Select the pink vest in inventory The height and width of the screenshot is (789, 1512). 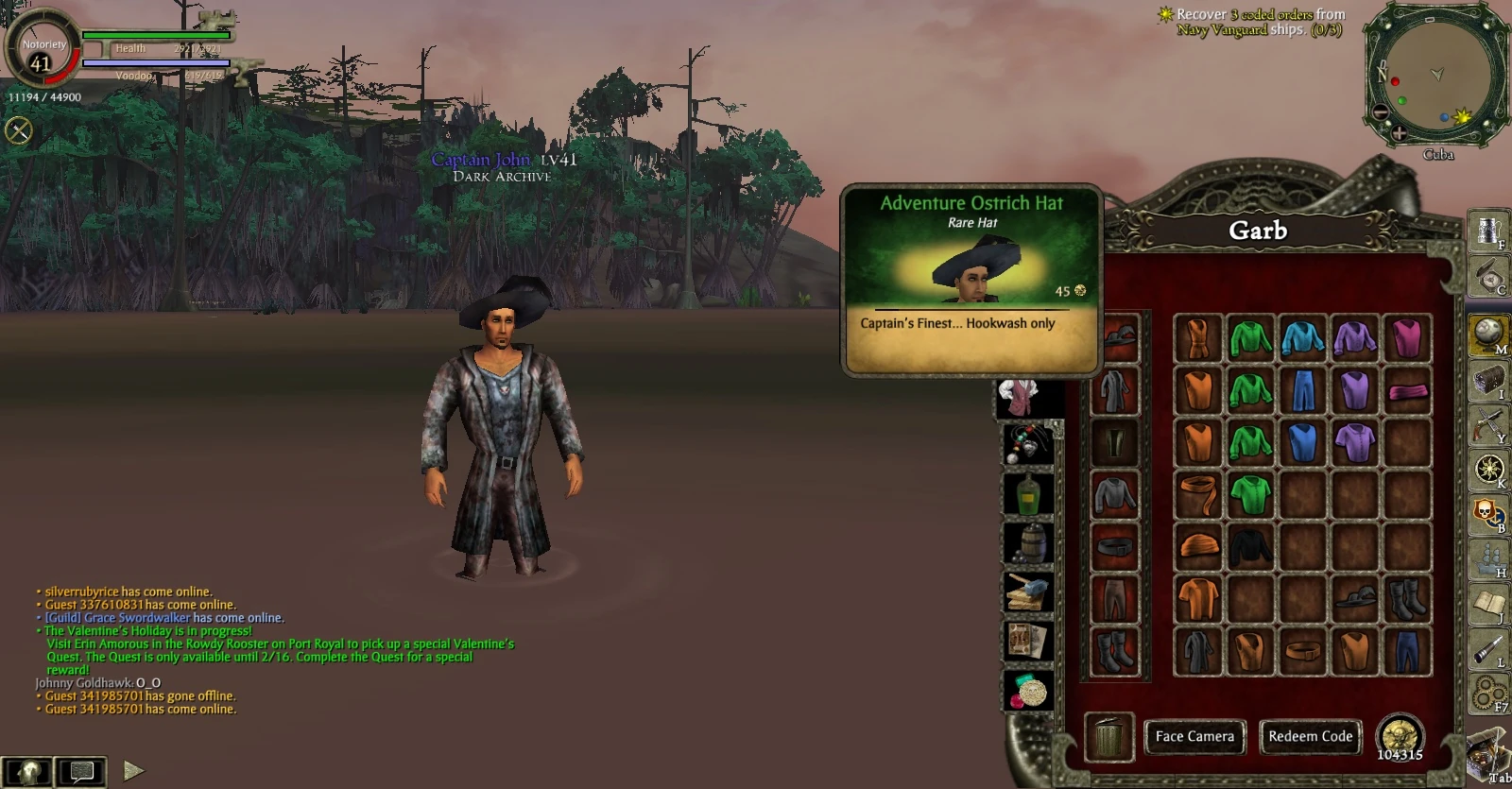(x=1406, y=338)
